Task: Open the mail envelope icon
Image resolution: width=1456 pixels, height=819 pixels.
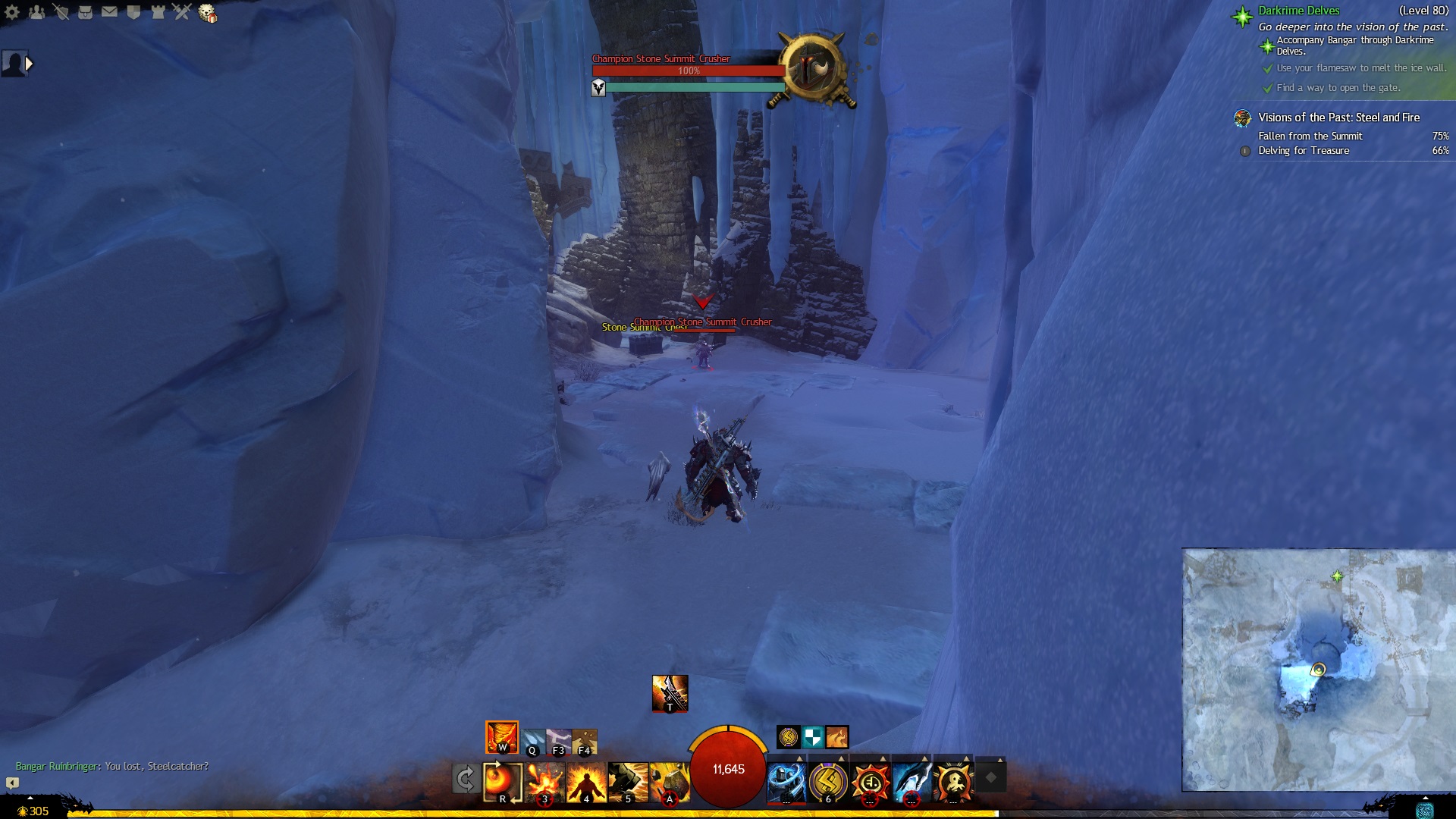Action: [x=109, y=12]
